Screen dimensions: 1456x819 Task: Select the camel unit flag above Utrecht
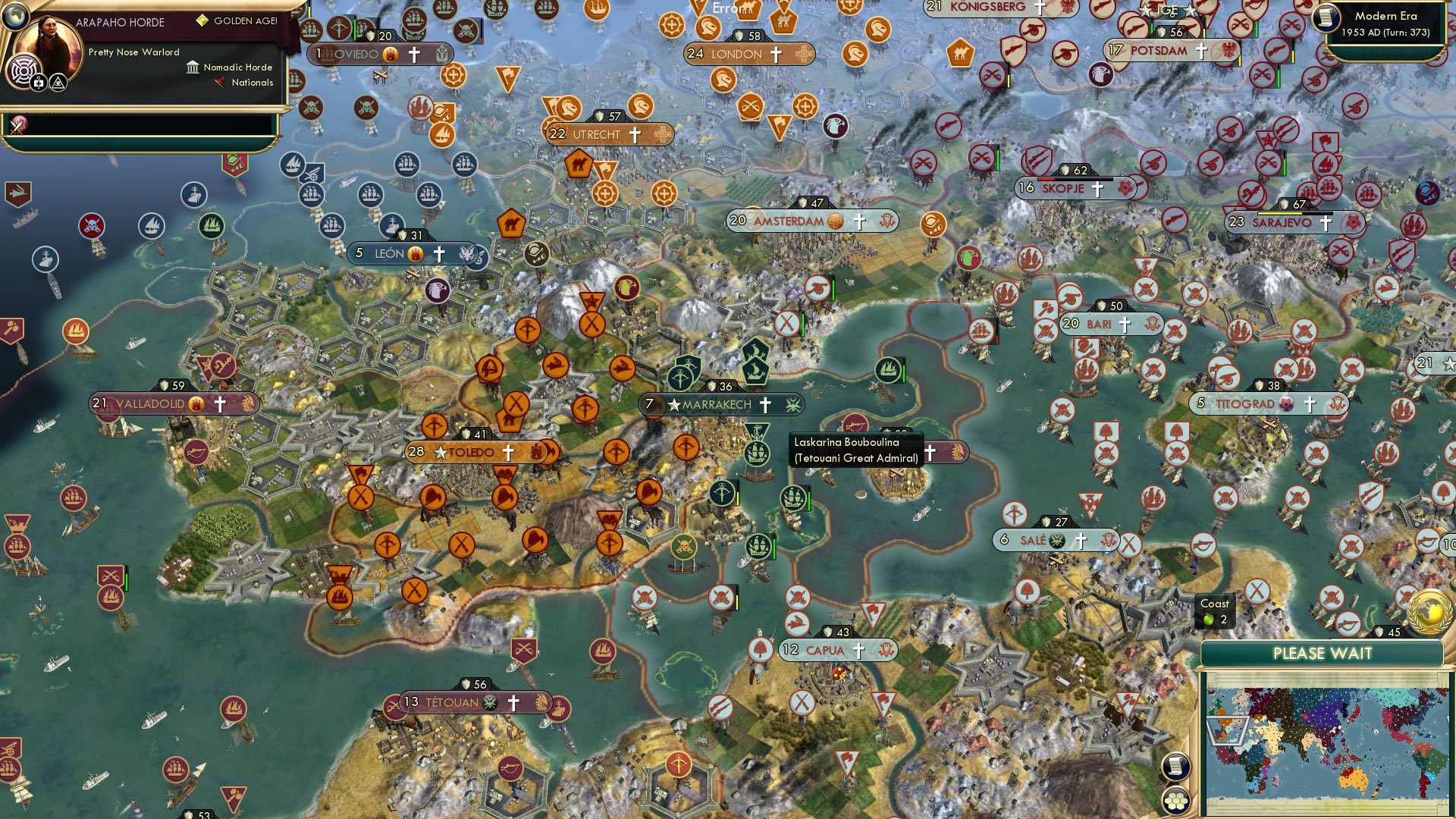(x=578, y=165)
